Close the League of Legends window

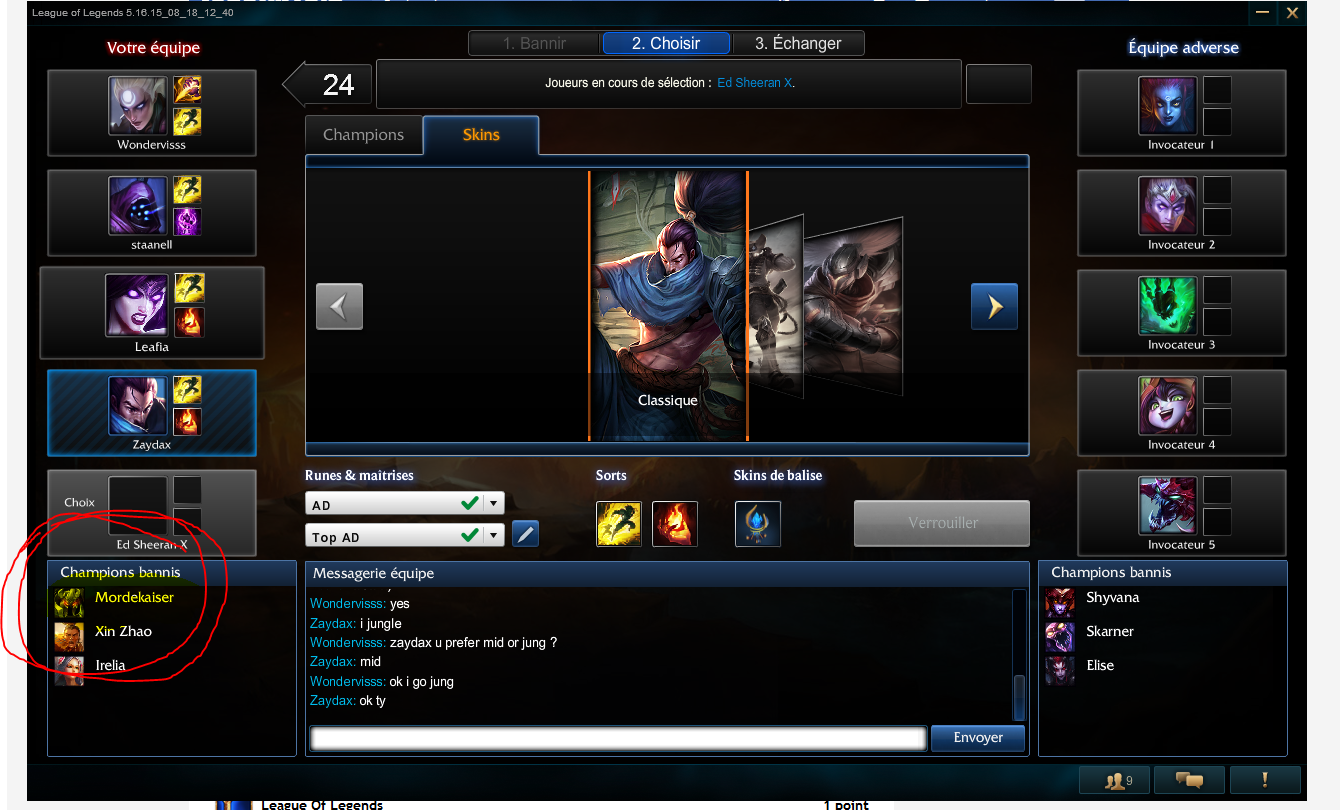1292,13
